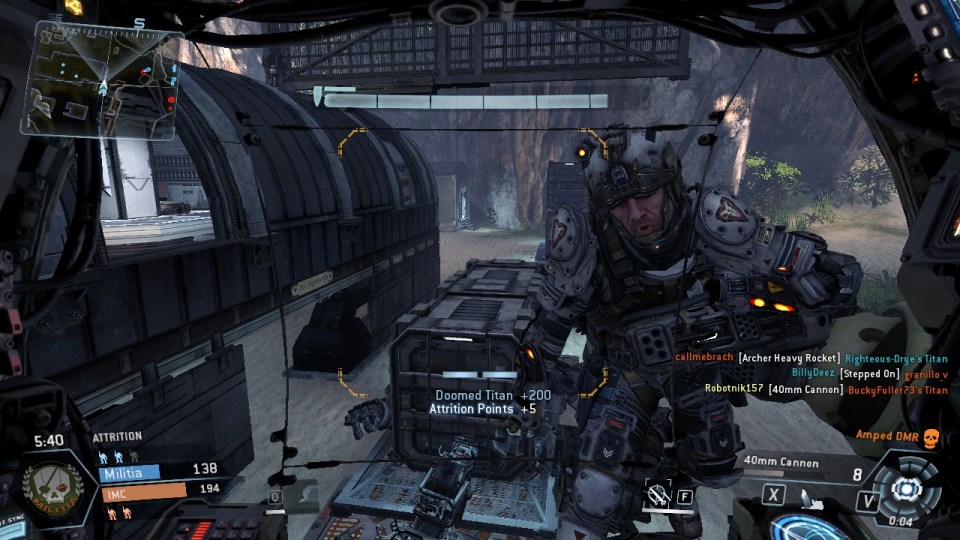Click the 40mm Cannon weapon label
This screenshot has width=960, height=540.
tap(781, 463)
